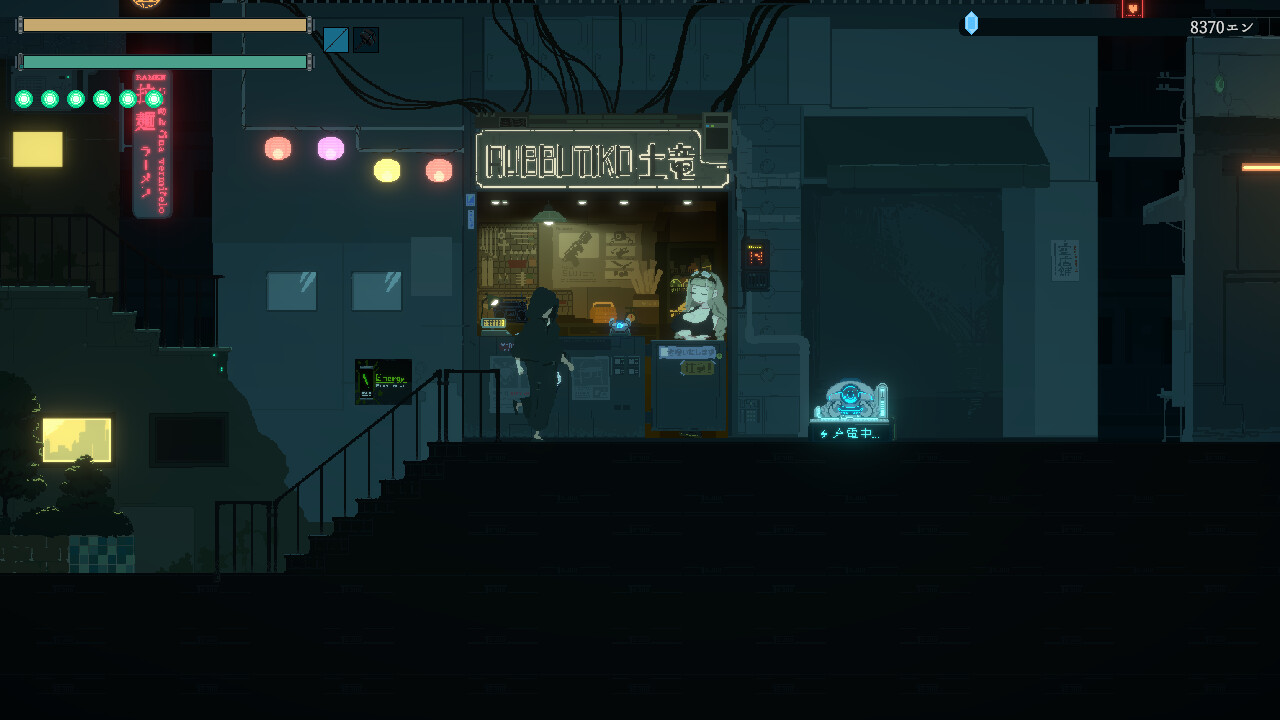Toggle the green hanging lamp inside the shop

(x=548, y=218)
